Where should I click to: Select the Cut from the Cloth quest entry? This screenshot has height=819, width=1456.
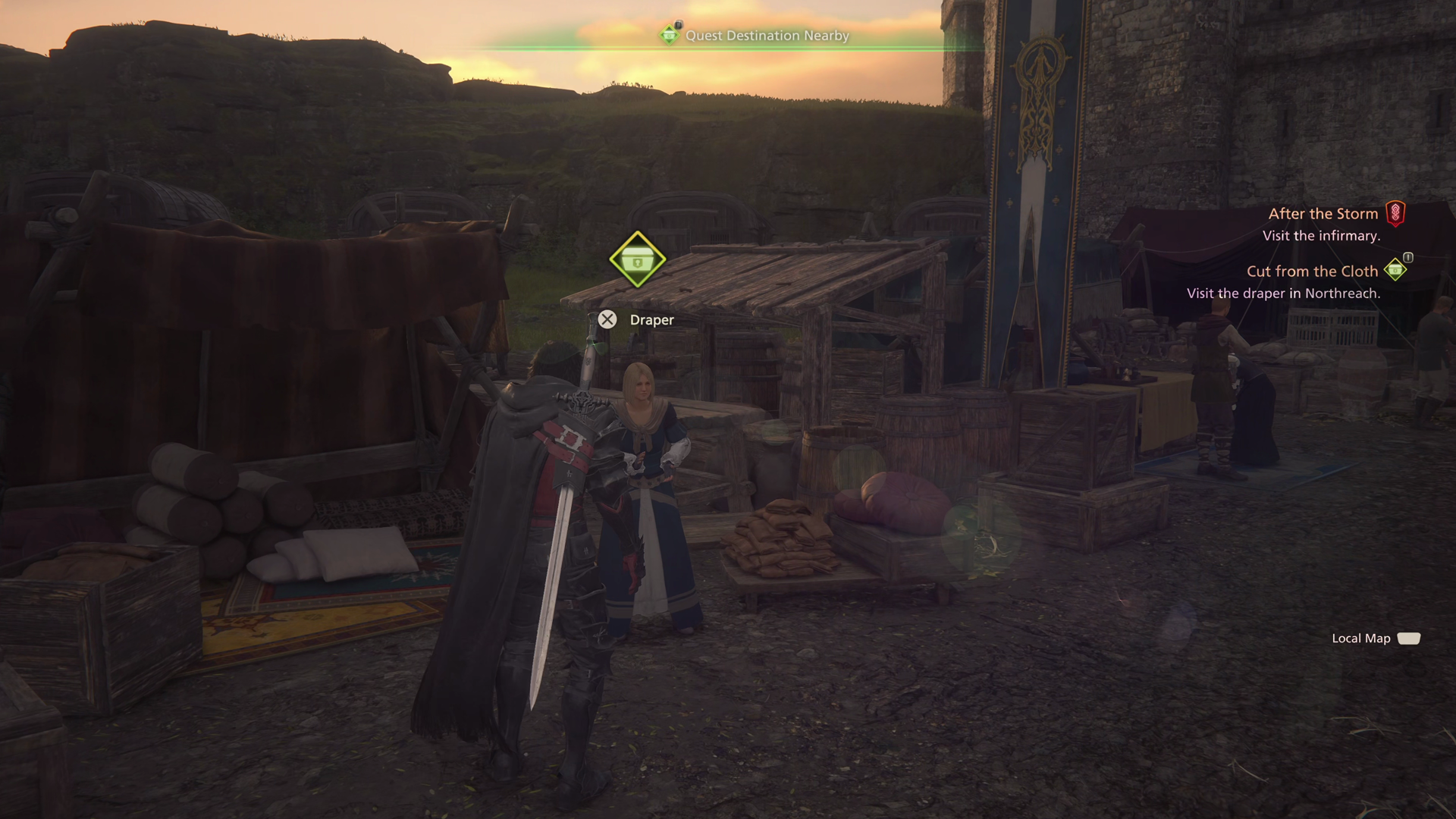1312,271
